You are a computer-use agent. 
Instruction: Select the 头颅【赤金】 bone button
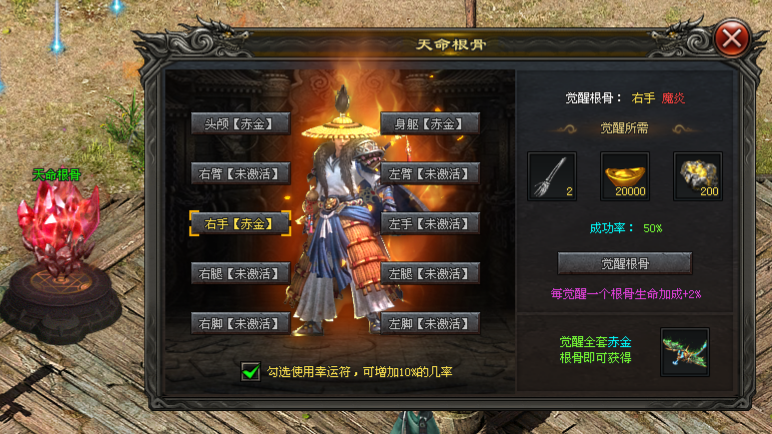click(240, 123)
